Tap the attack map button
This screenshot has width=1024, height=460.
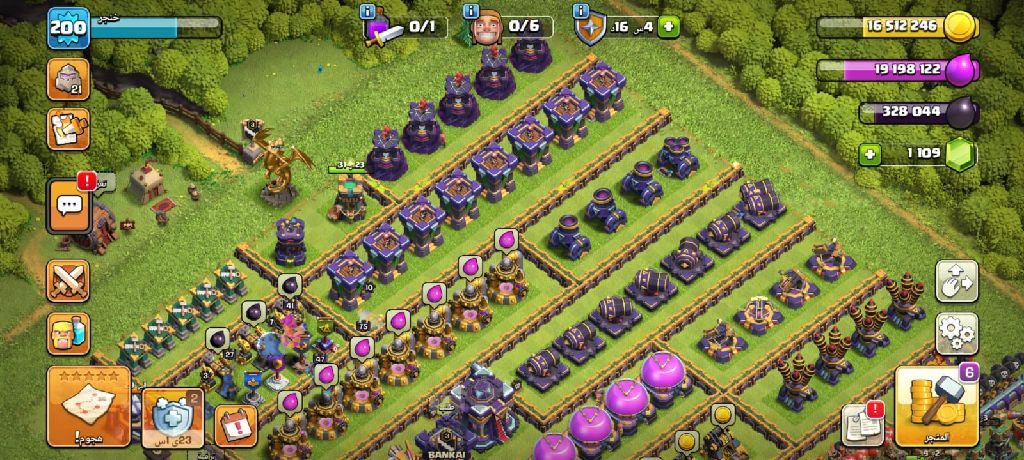[88, 406]
